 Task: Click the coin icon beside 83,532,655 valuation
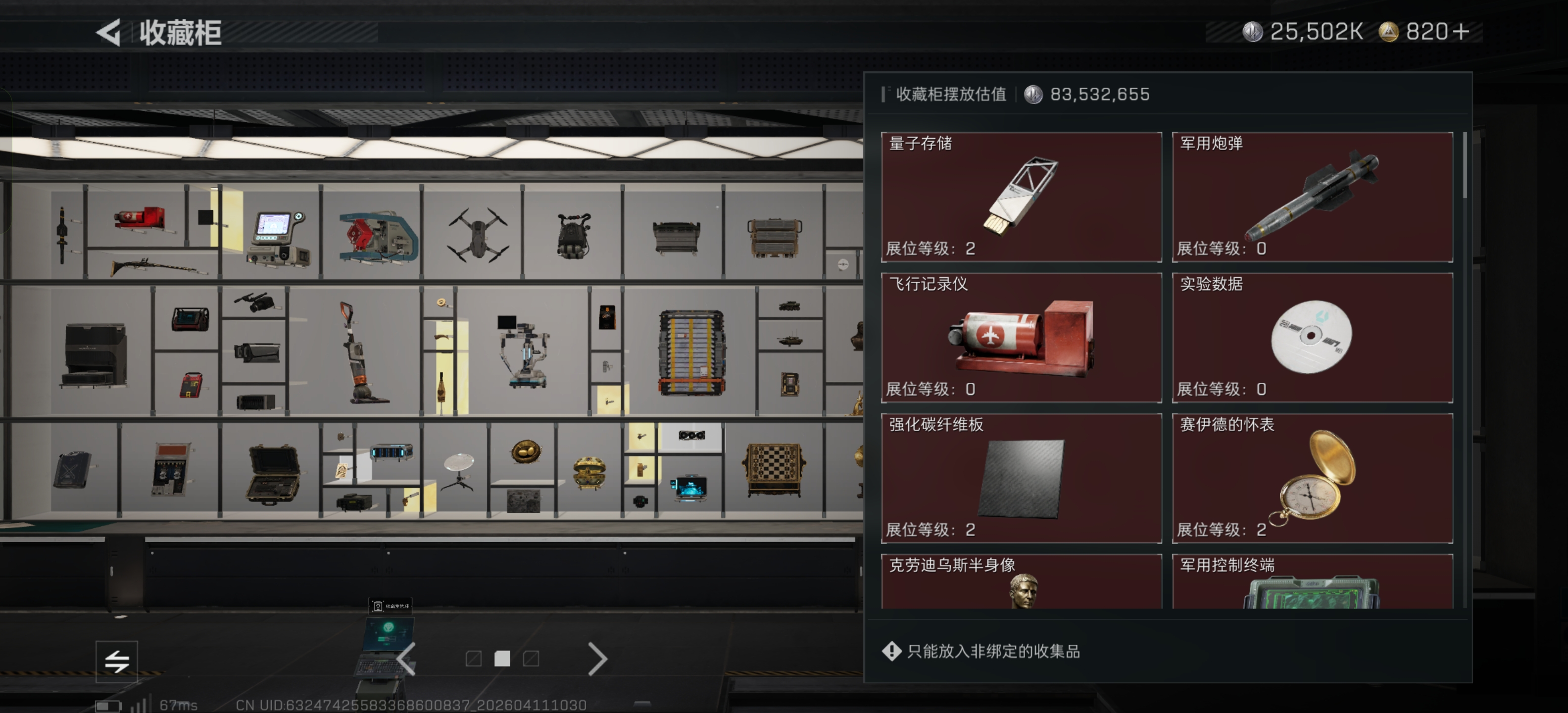[x=1033, y=95]
